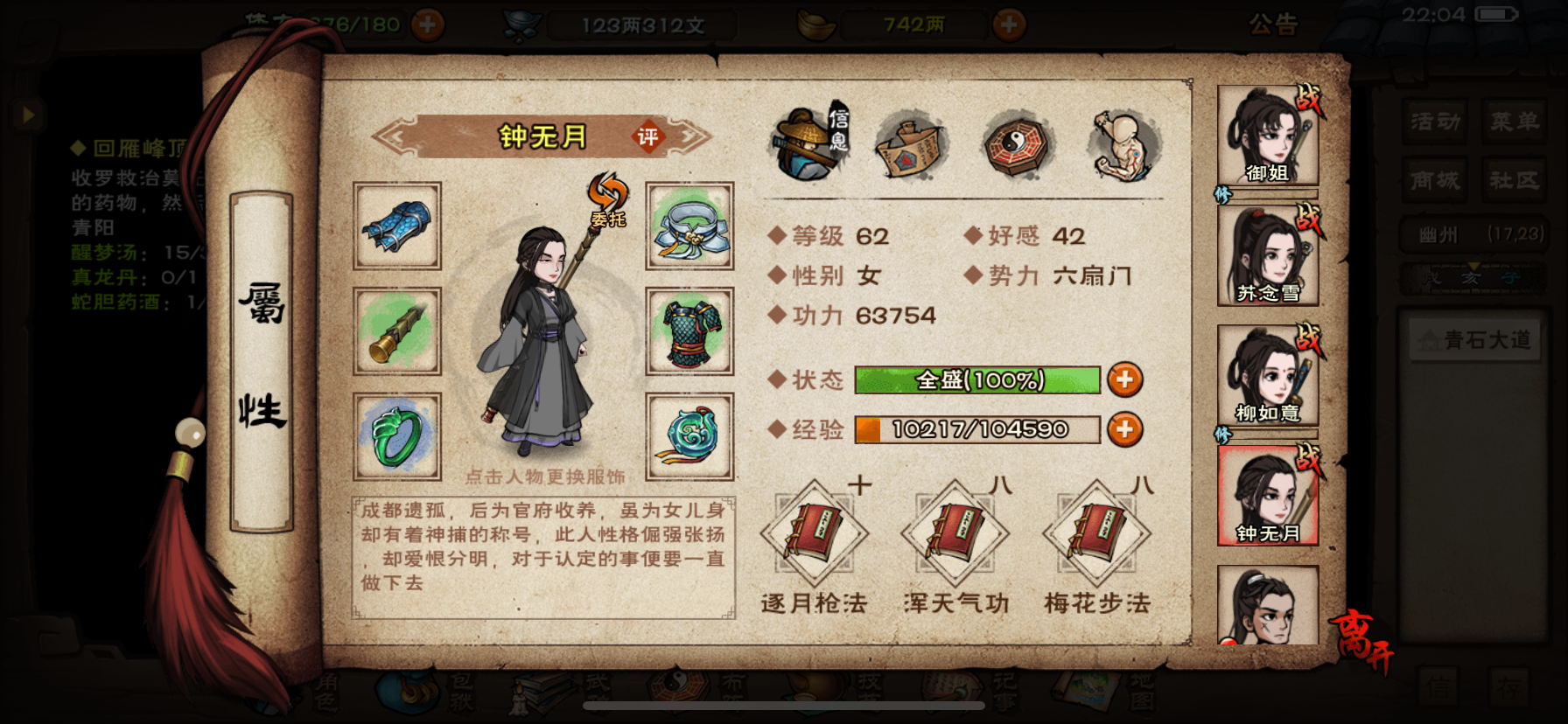Image resolution: width=1568 pixels, height=724 pixels.
Task: Select the 逐月枪法 skill book
Action: (x=814, y=535)
